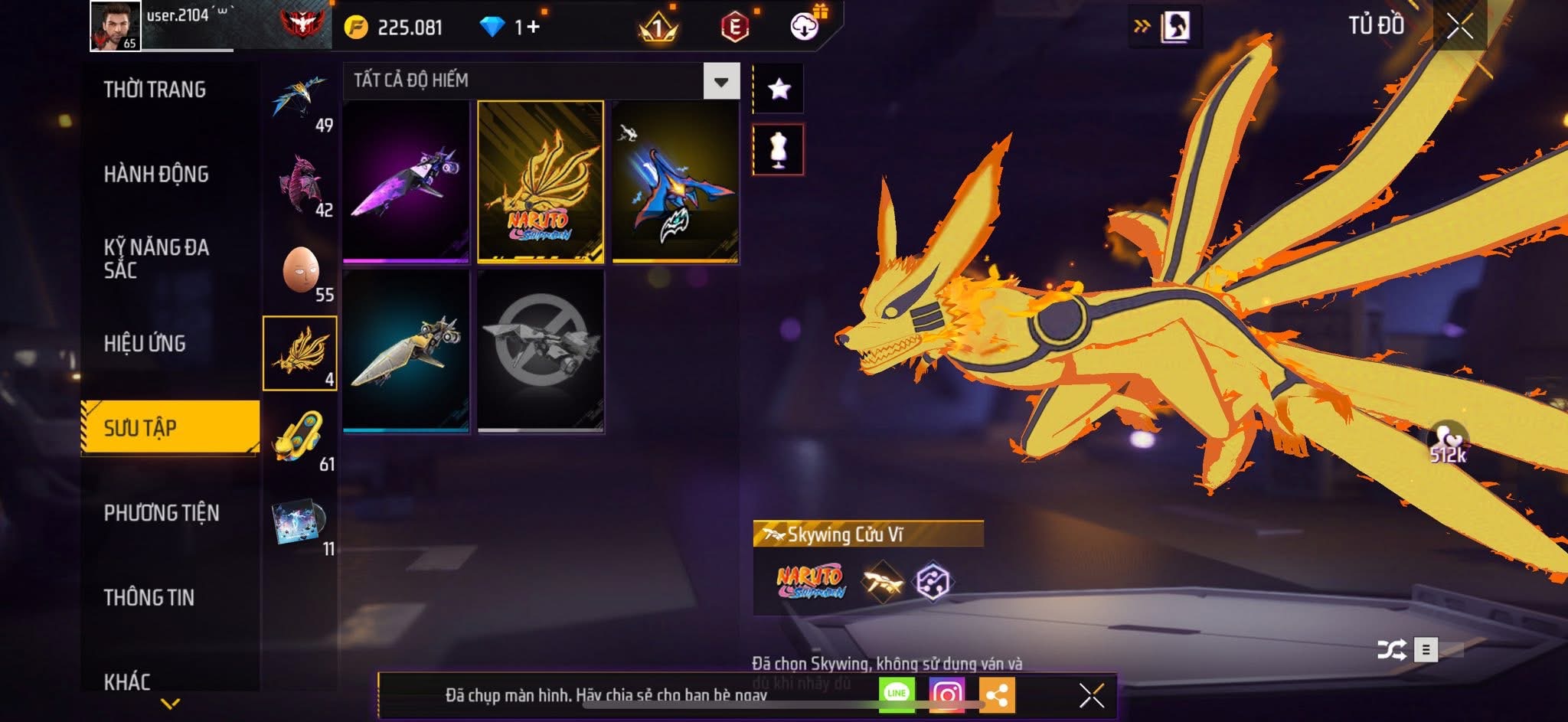Viewport: 1568px width, 722px height.
Task: Switch to the Hành Động tab
Action: point(156,175)
